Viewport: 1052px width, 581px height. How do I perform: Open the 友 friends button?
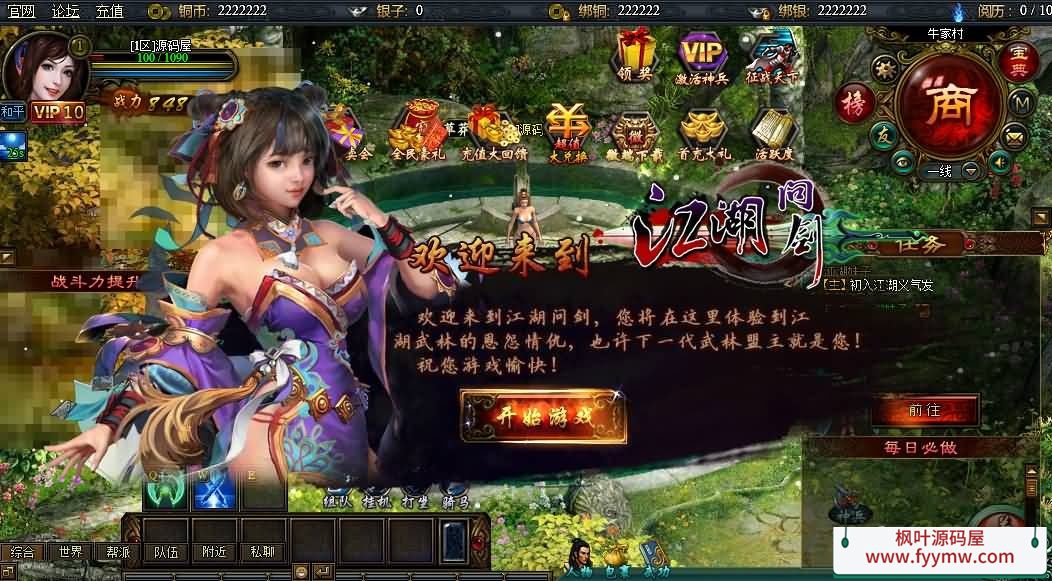click(882, 137)
